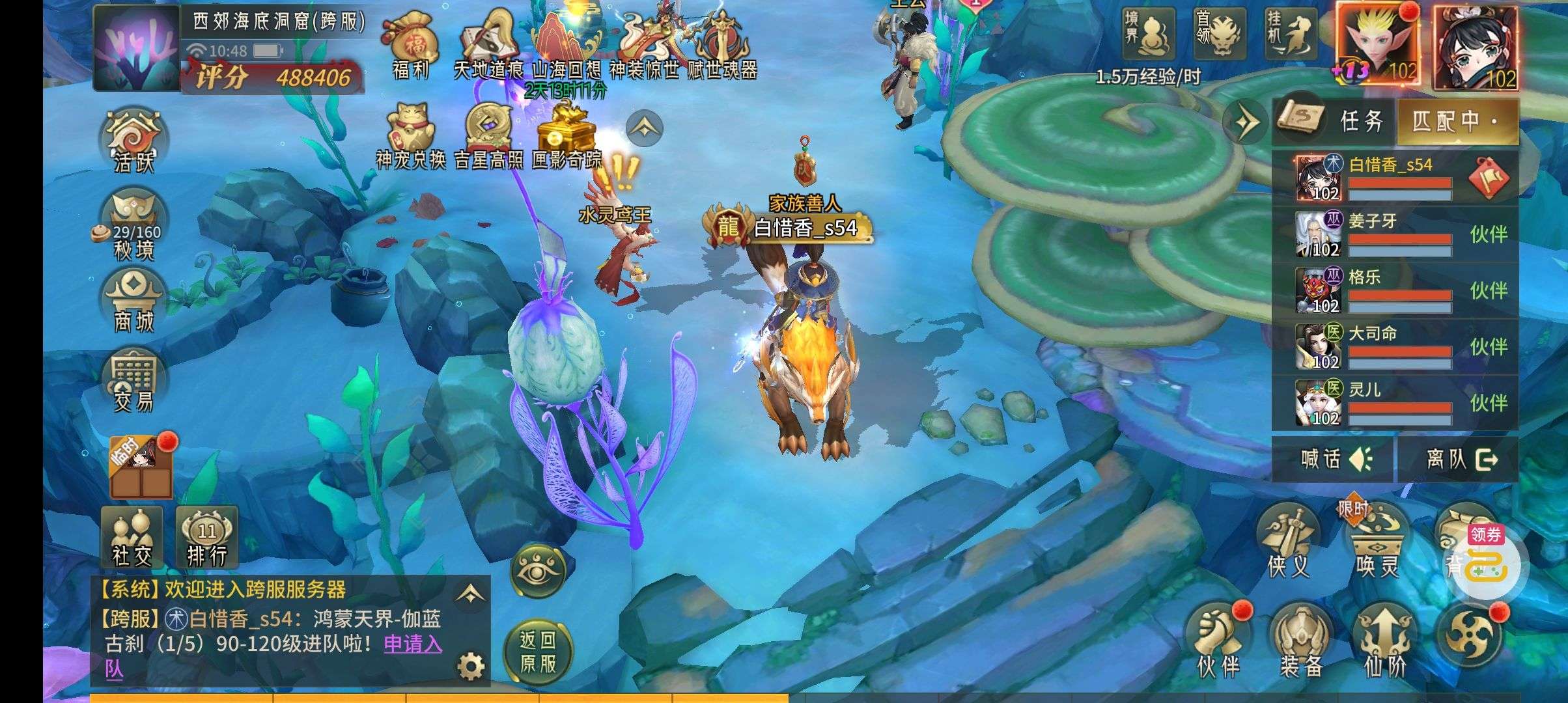Screen dimensions: 1568x703
Task: Open the 交易 trading menu
Action: [x=133, y=383]
